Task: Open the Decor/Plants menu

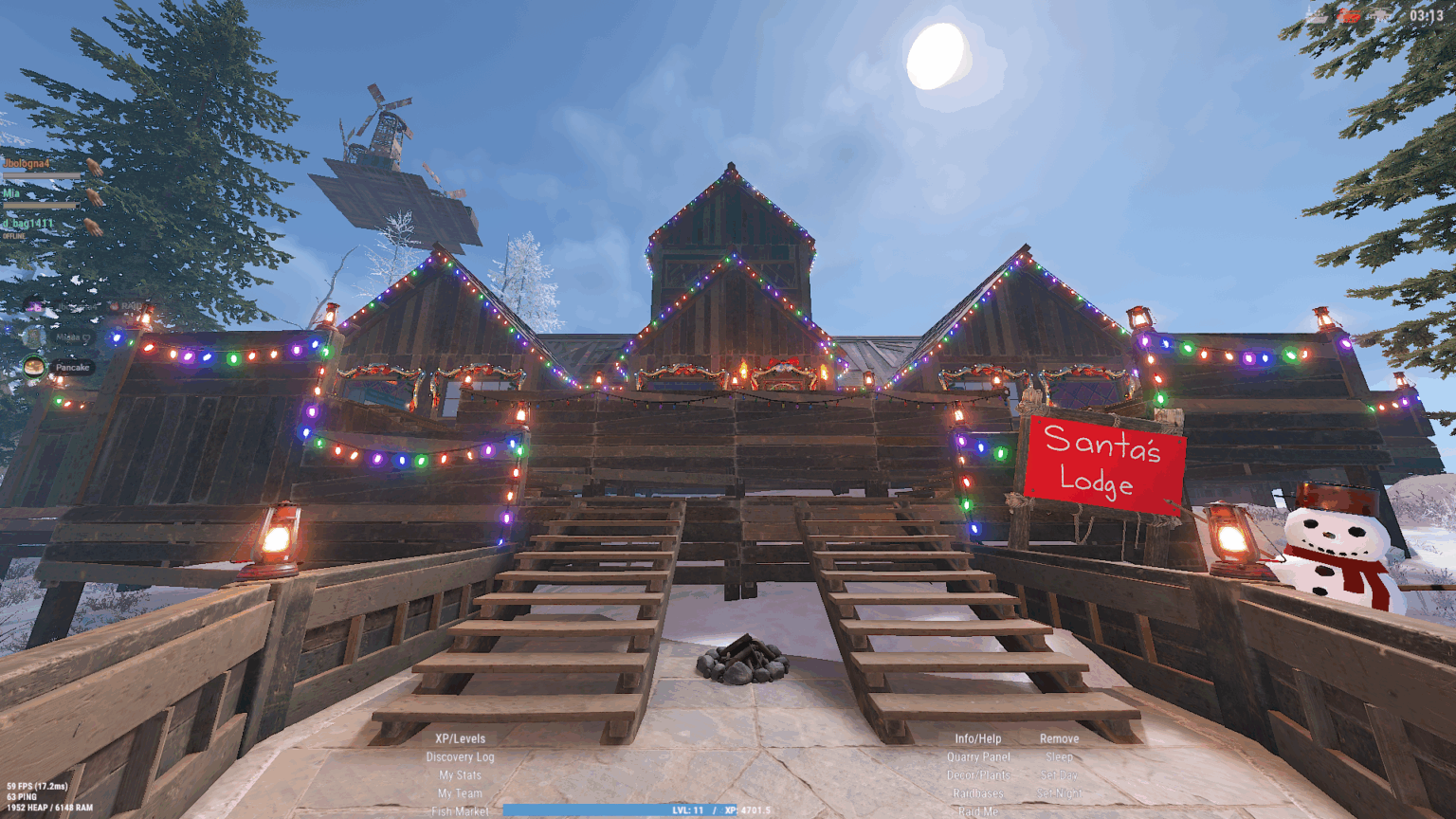Action: pyautogui.click(x=978, y=774)
